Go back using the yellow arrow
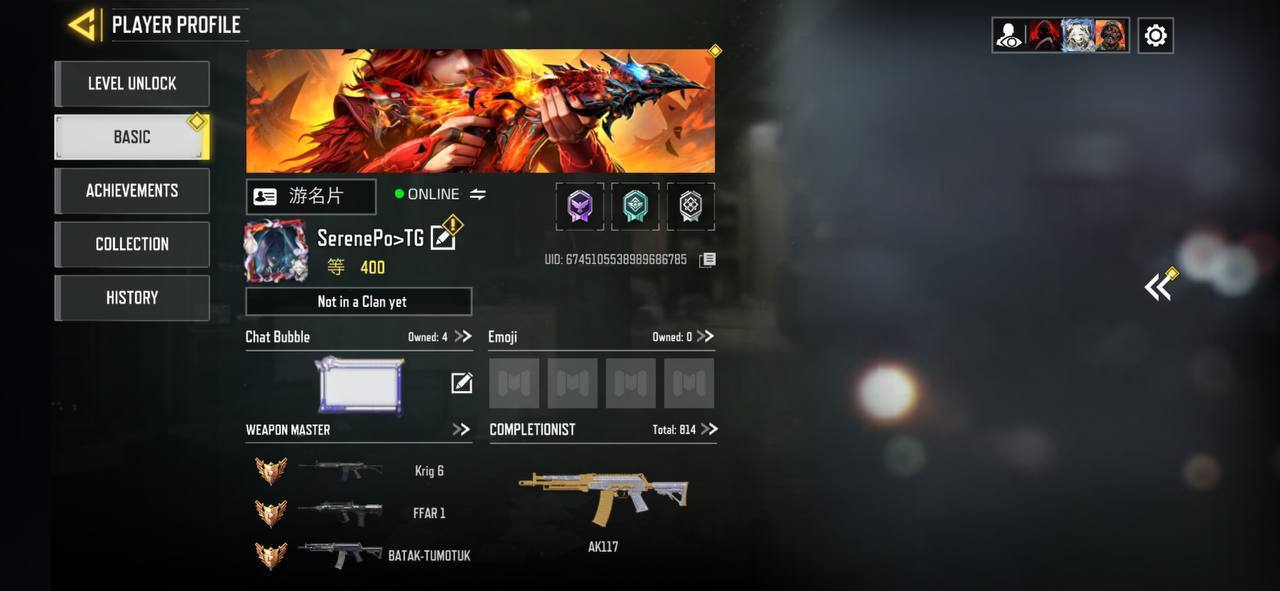Image resolution: width=1280 pixels, height=591 pixels. tap(82, 25)
